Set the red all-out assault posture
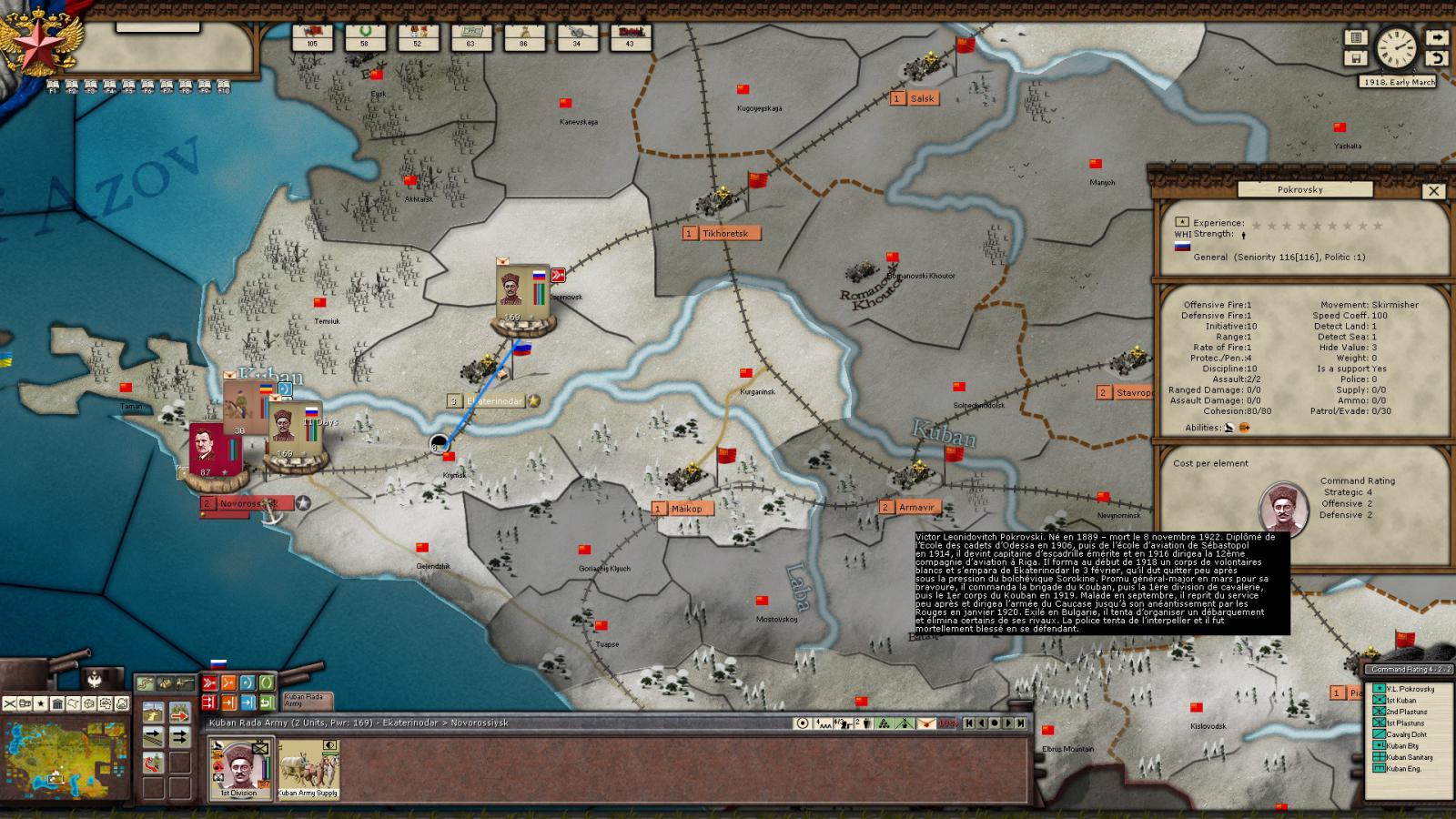This screenshot has height=819, width=1456. [209, 682]
